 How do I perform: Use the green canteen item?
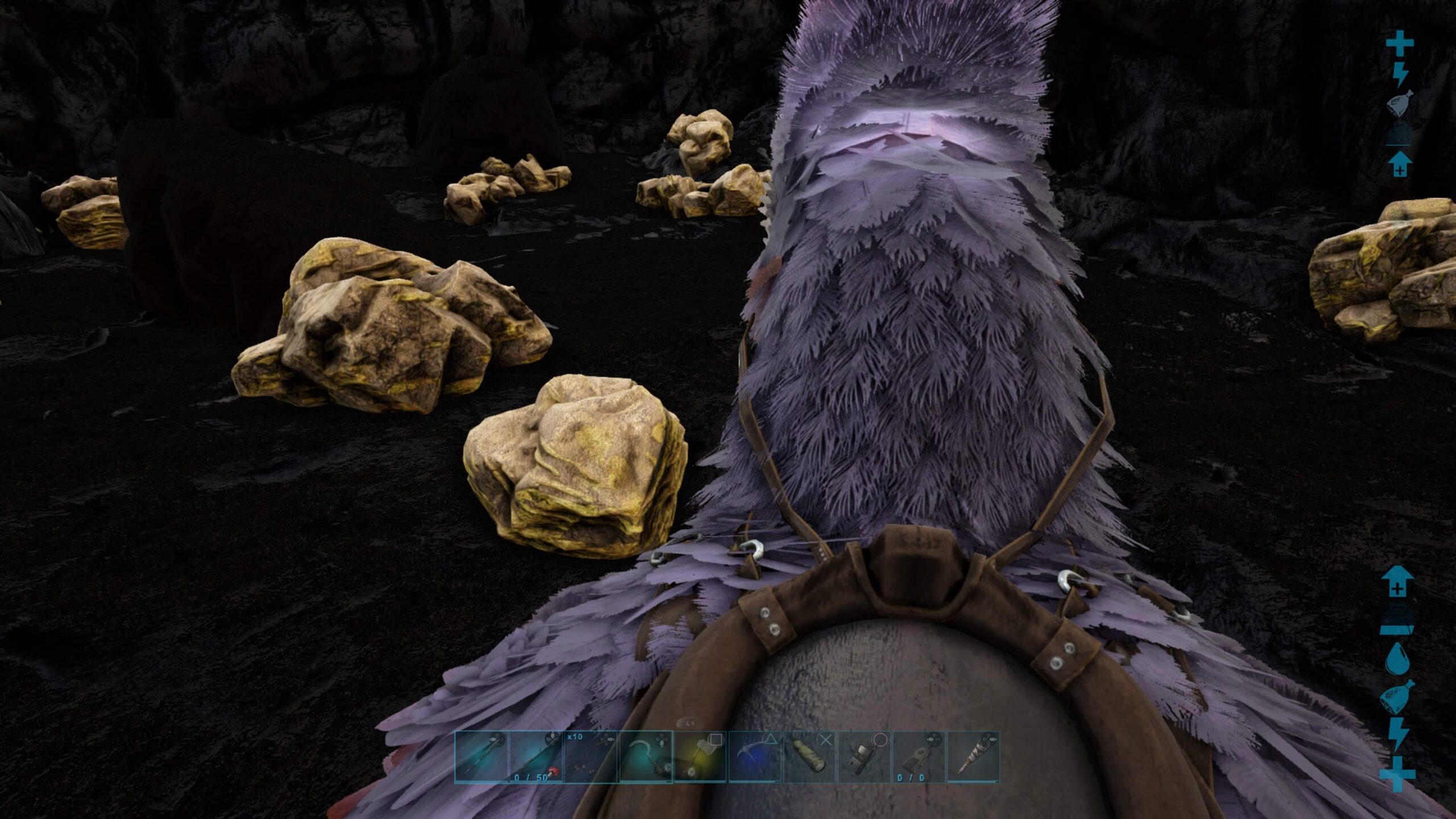(x=809, y=757)
